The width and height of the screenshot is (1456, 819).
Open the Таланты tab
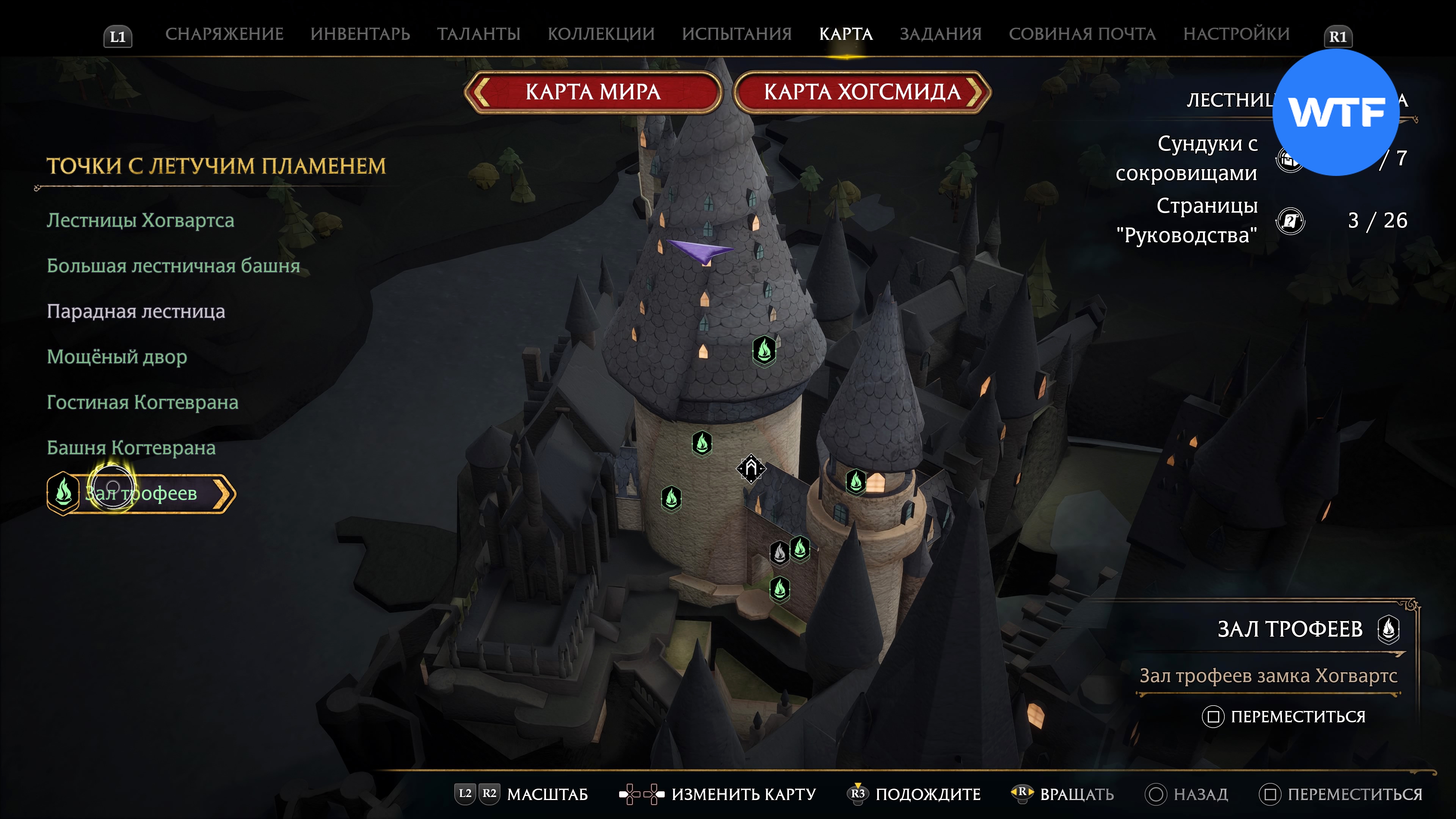[x=478, y=34]
